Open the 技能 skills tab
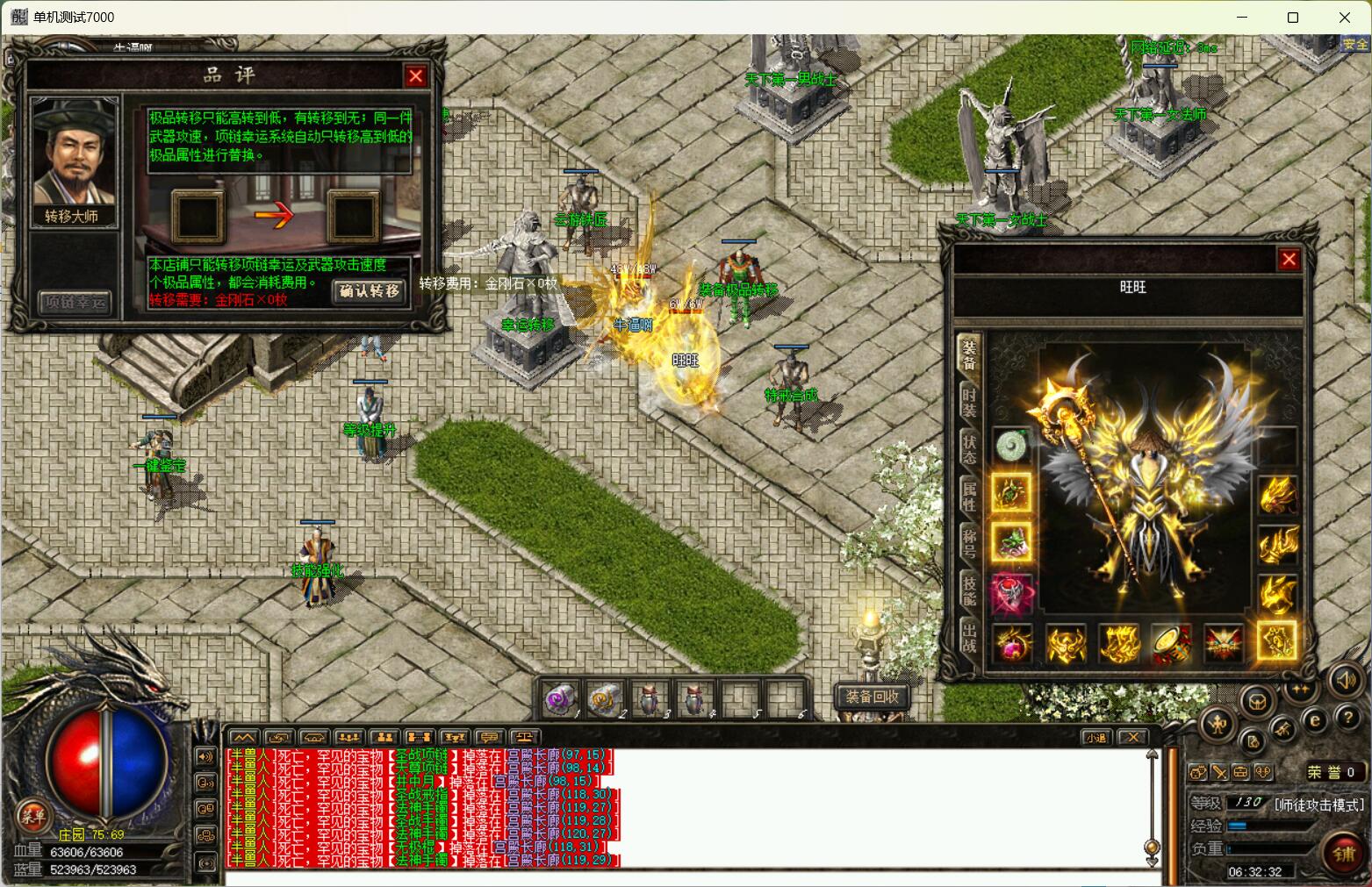 969,590
